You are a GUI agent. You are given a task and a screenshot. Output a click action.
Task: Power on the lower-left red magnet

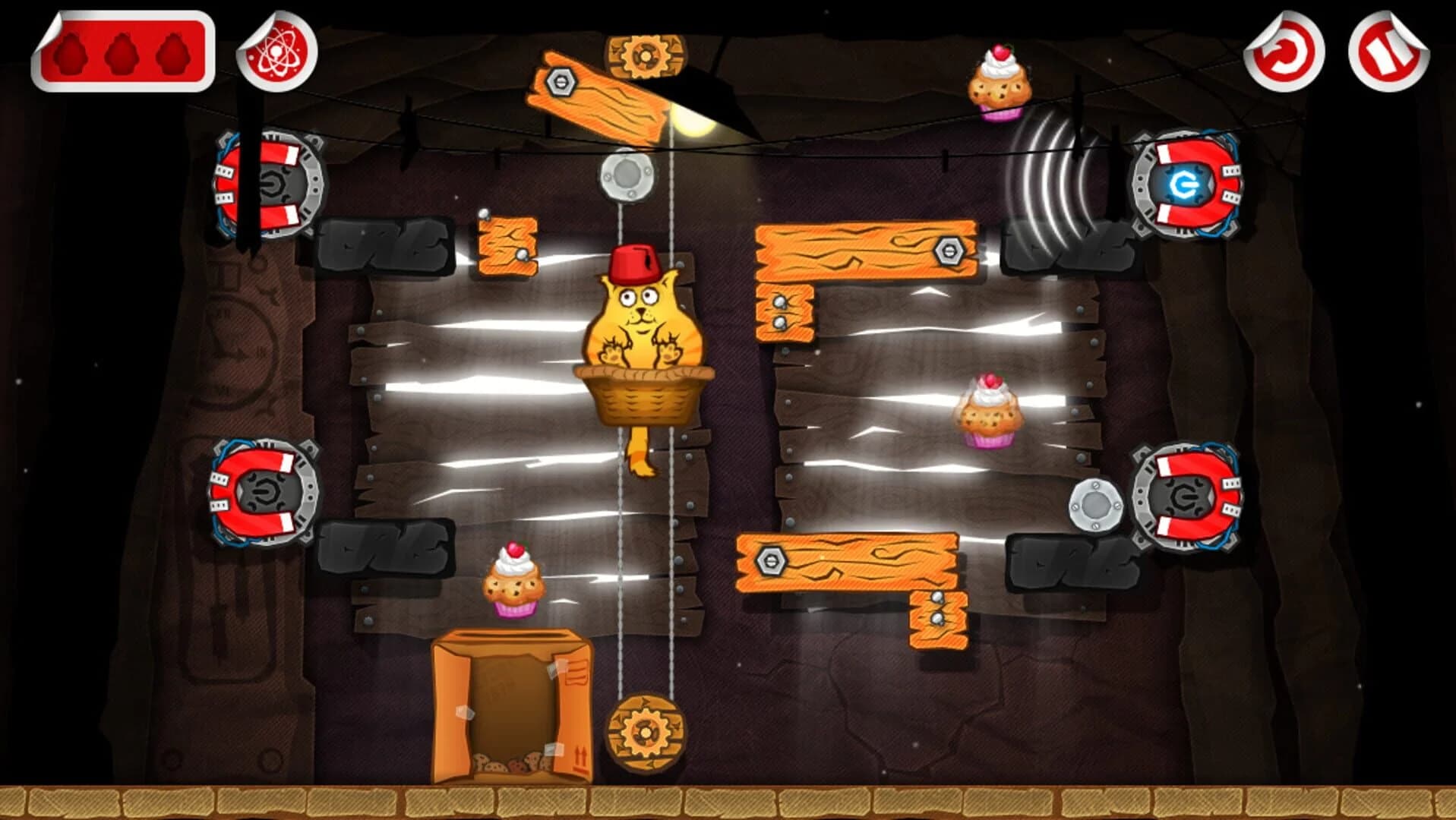click(262, 494)
